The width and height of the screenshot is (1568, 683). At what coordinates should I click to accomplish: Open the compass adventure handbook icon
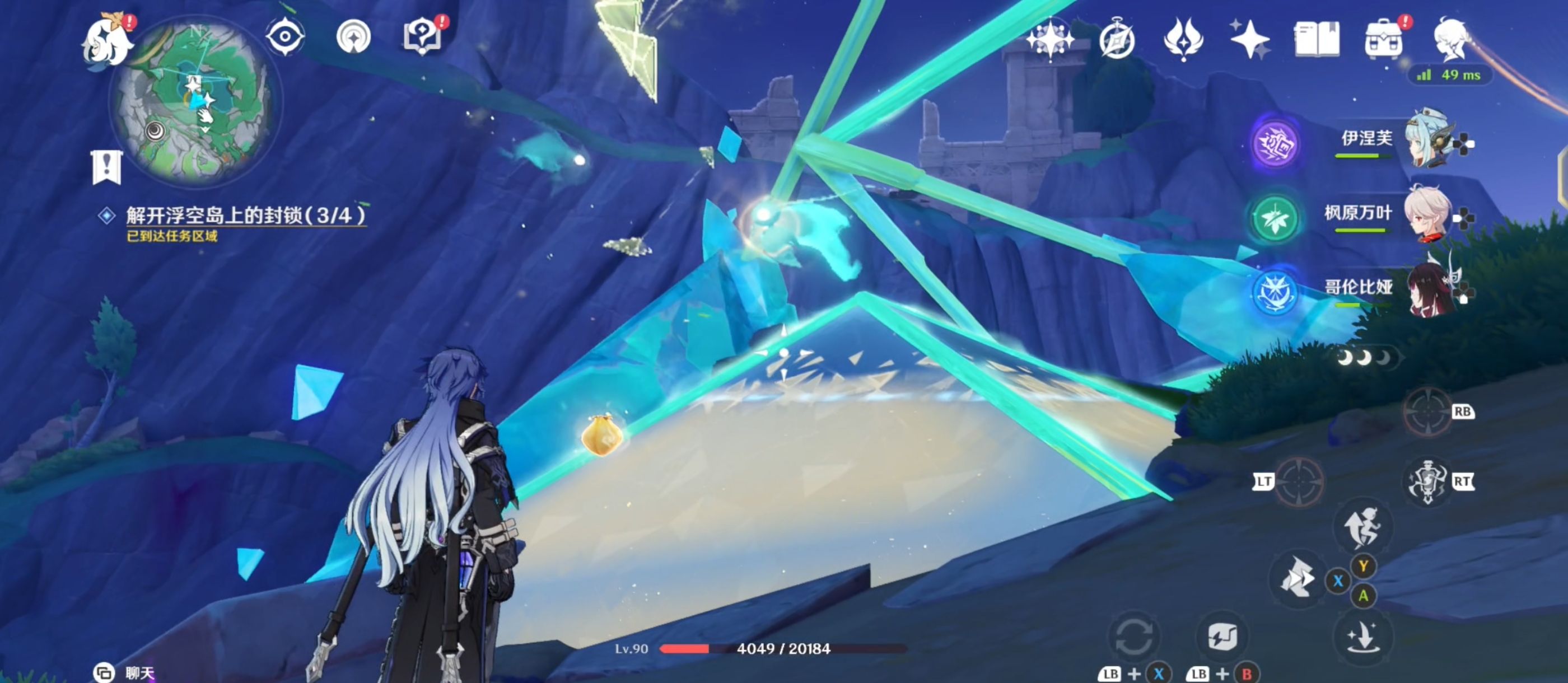[1117, 40]
